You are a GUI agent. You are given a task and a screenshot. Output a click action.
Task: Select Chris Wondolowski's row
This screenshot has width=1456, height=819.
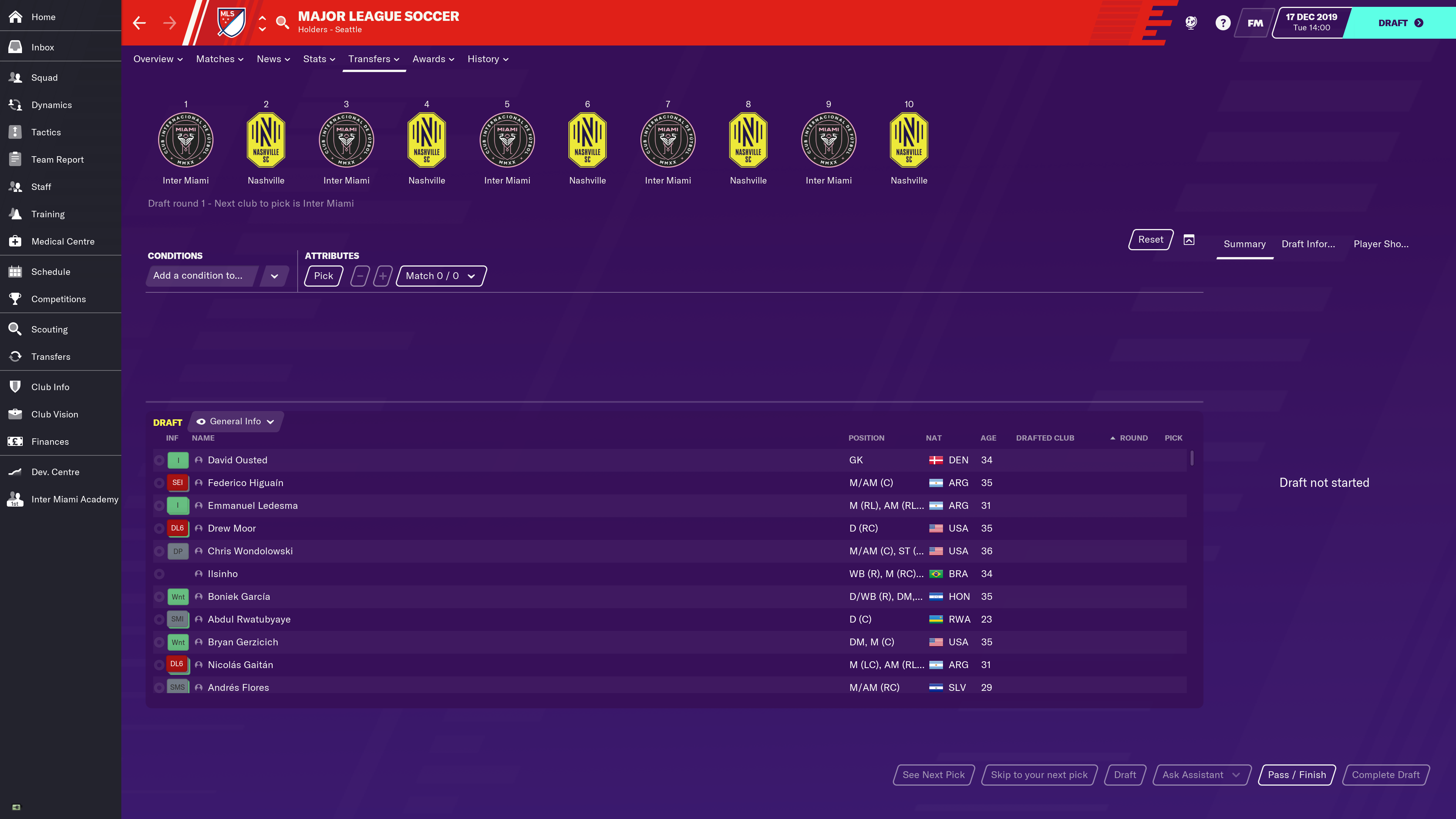click(x=250, y=551)
